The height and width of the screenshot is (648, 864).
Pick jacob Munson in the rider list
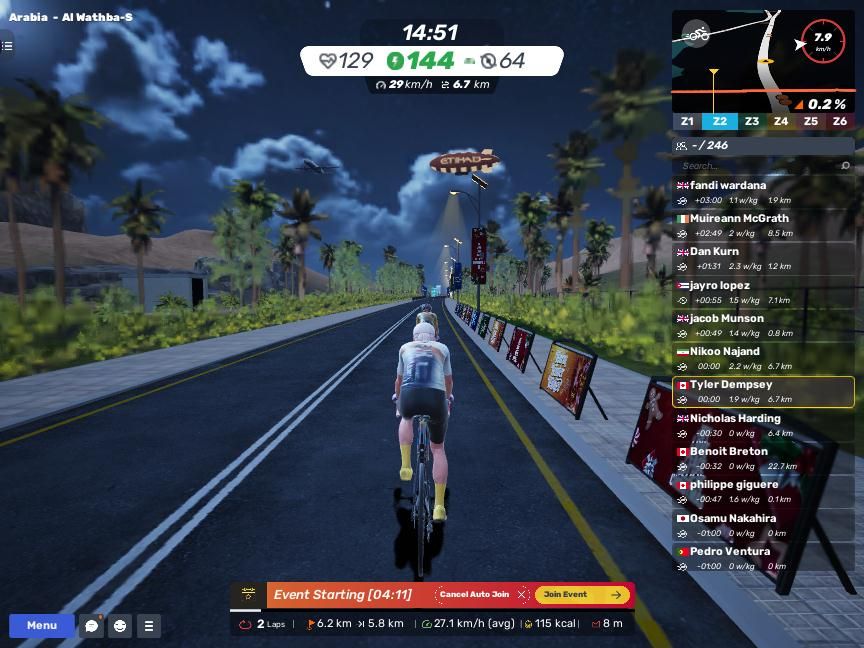763,325
